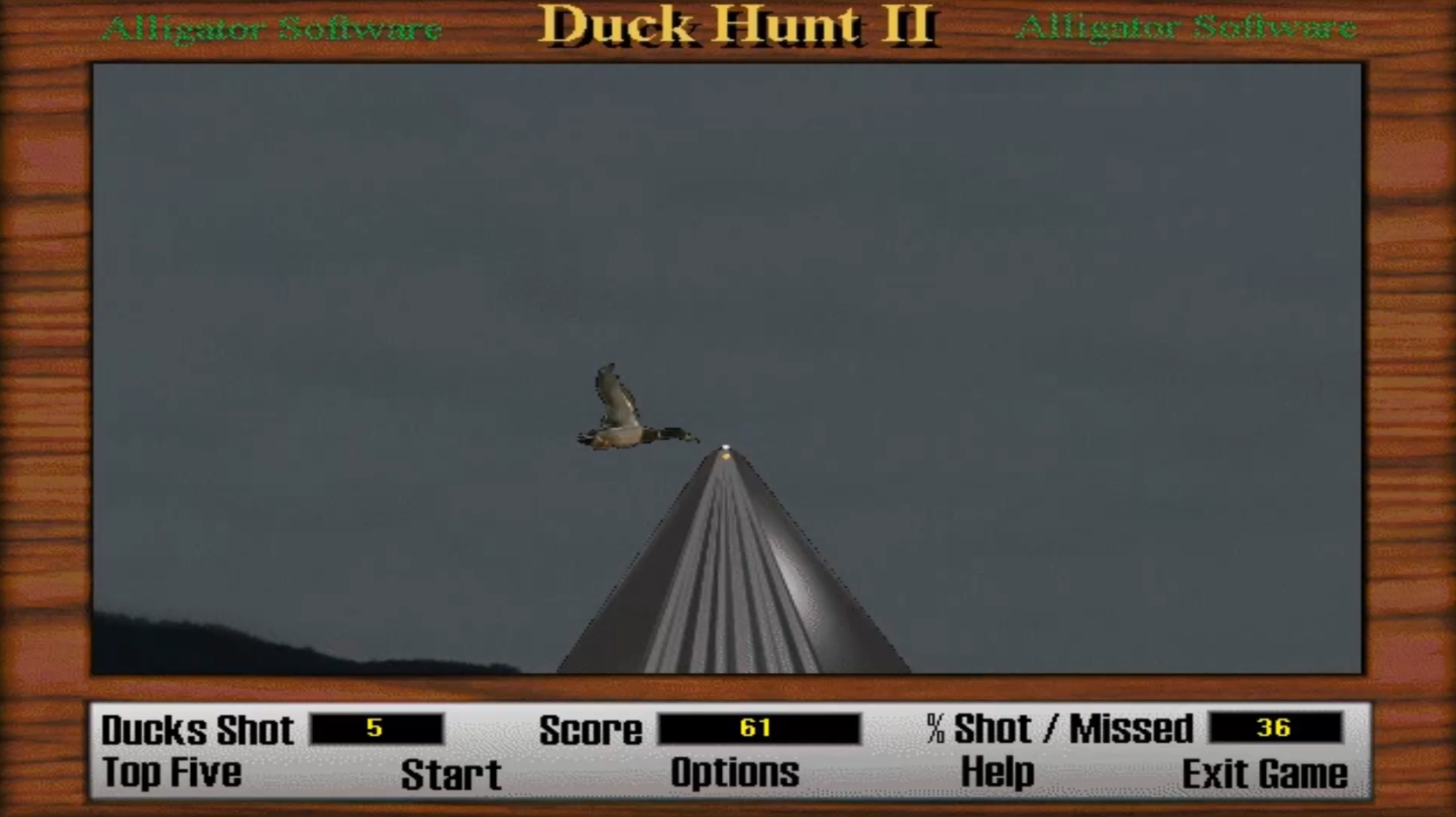
Task: Click the Score label text
Action: point(592,729)
